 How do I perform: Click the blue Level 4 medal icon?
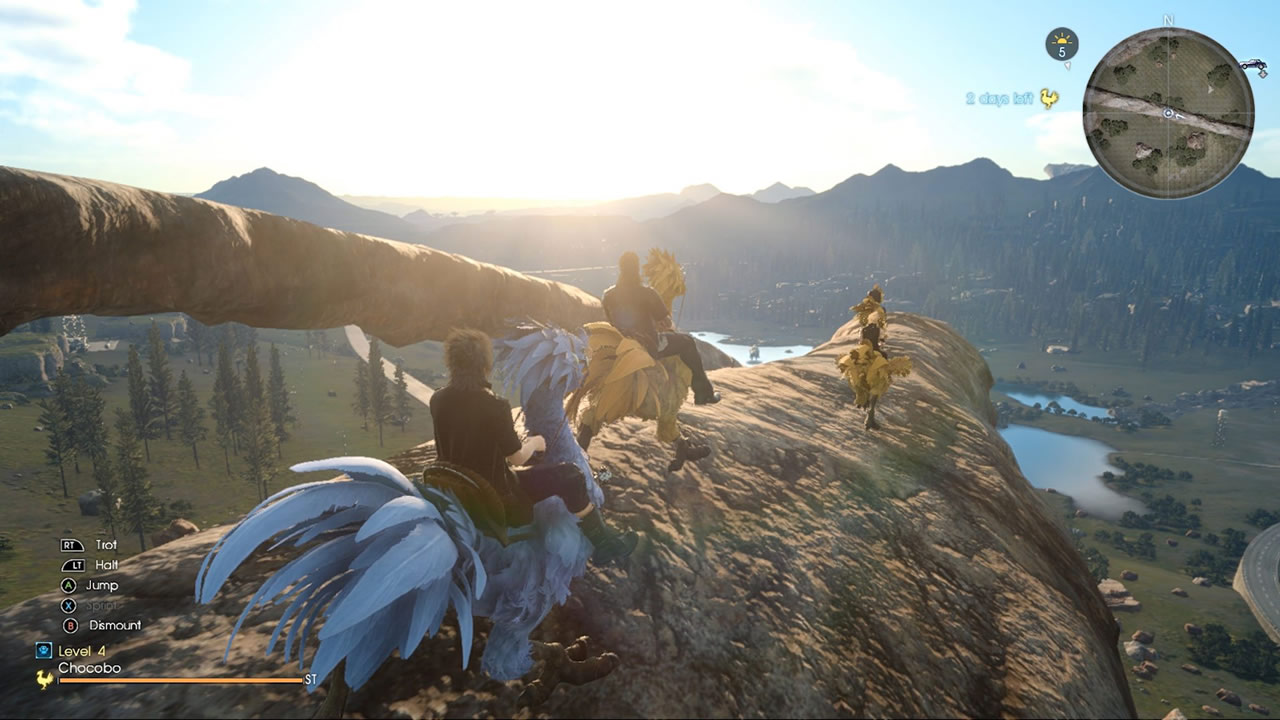click(46, 650)
